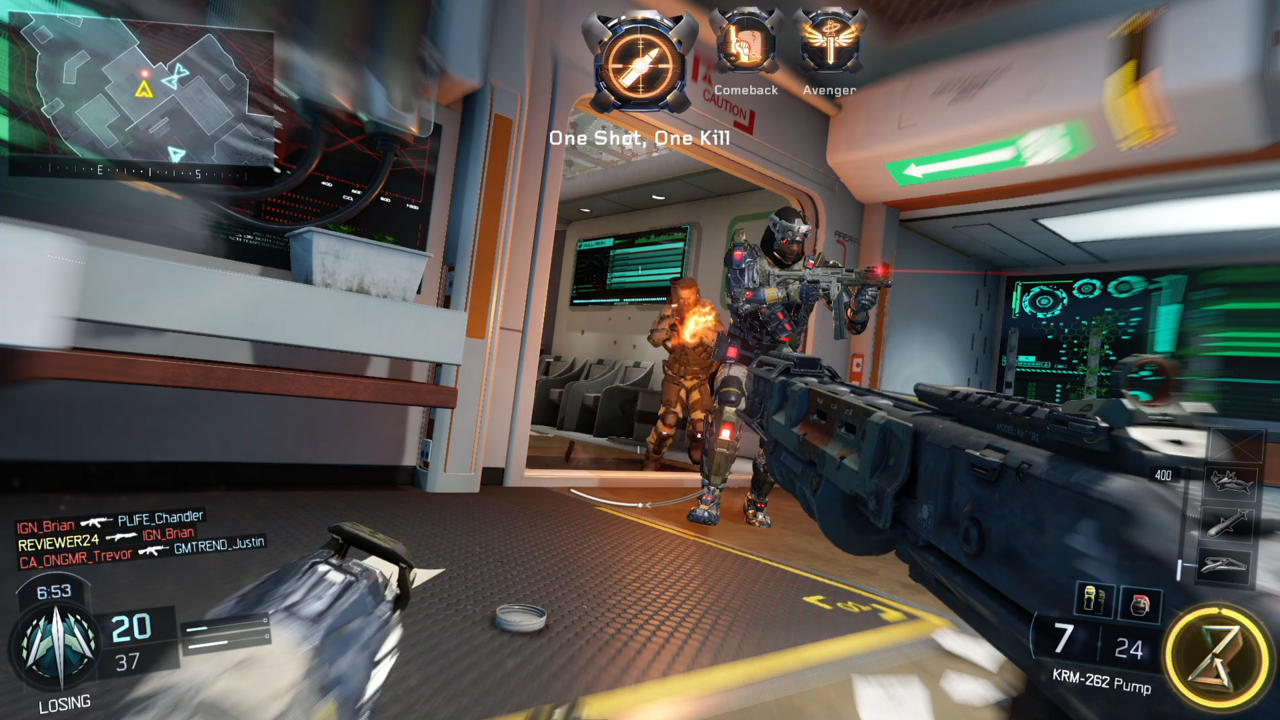Select the yellow tactical grenade icon
The height and width of the screenshot is (720, 1280).
[1093, 602]
